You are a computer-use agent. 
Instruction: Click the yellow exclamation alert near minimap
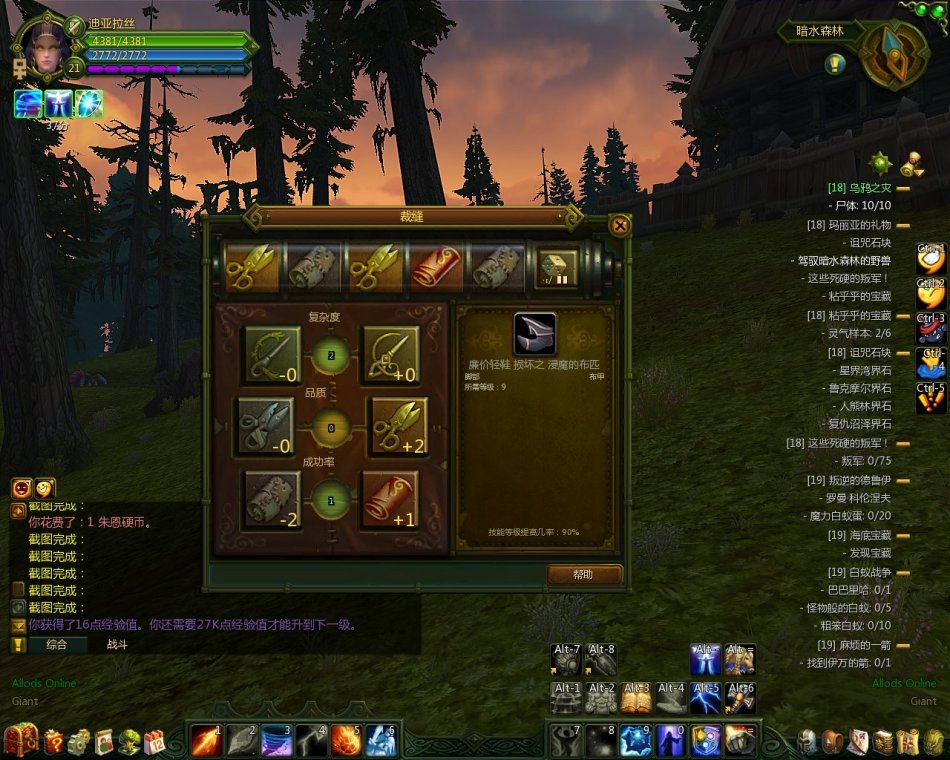836,65
